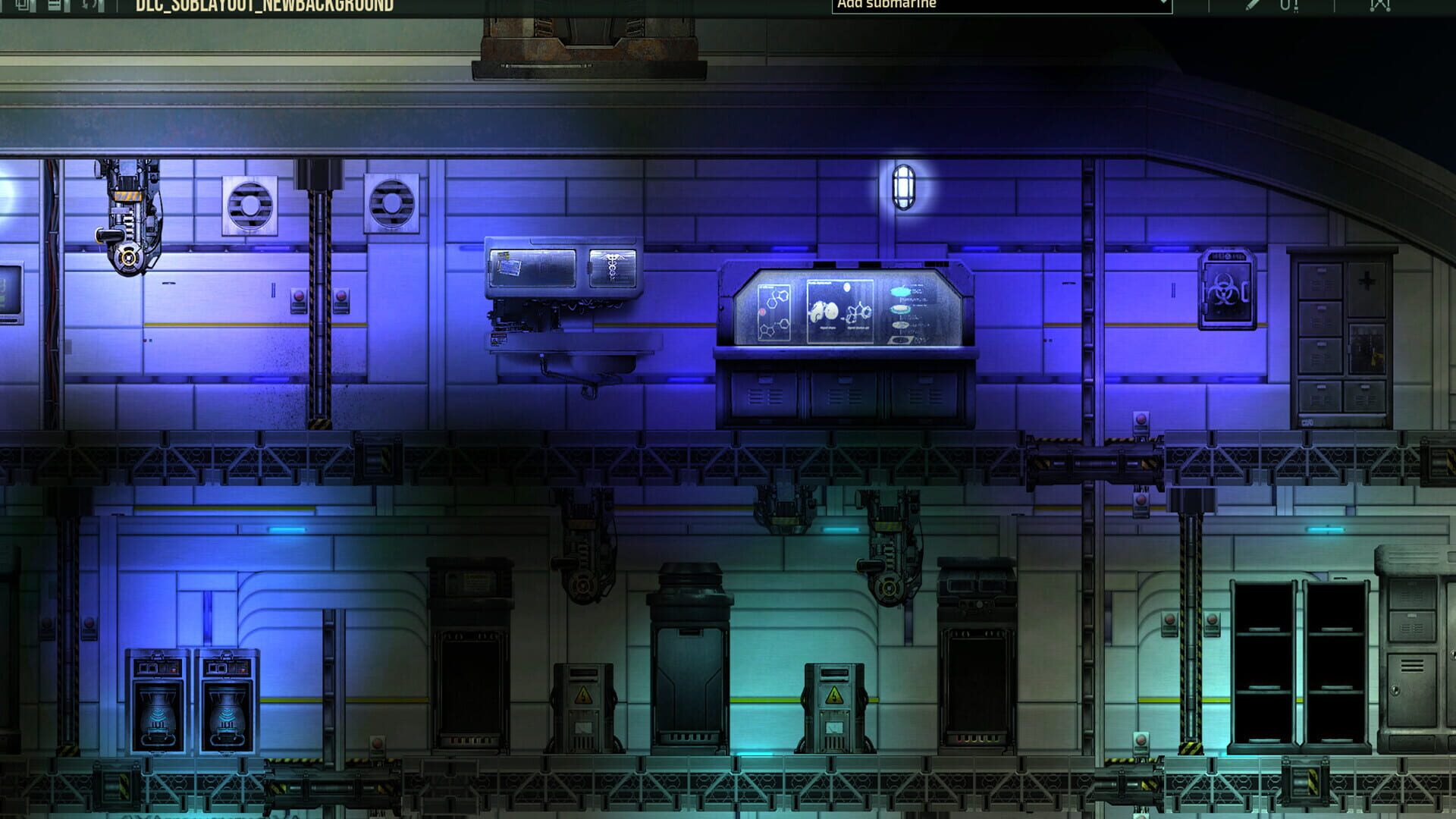Viewport: 1456px width, 819px height.
Task: Select the hanging robotic arm at top left
Action: 125,212
